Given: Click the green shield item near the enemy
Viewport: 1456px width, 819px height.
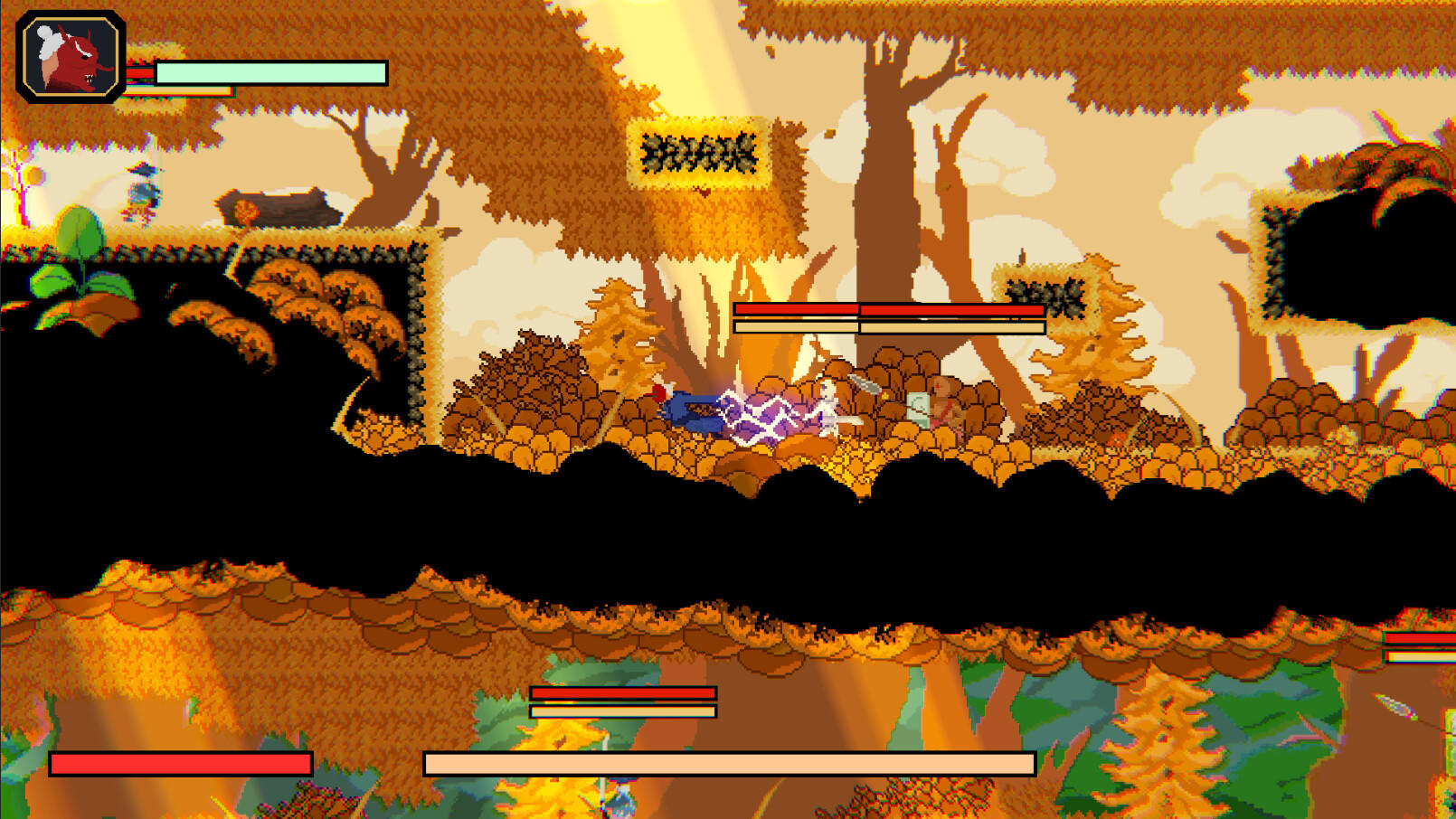Looking at the screenshot, I should [x=920, y=409].
